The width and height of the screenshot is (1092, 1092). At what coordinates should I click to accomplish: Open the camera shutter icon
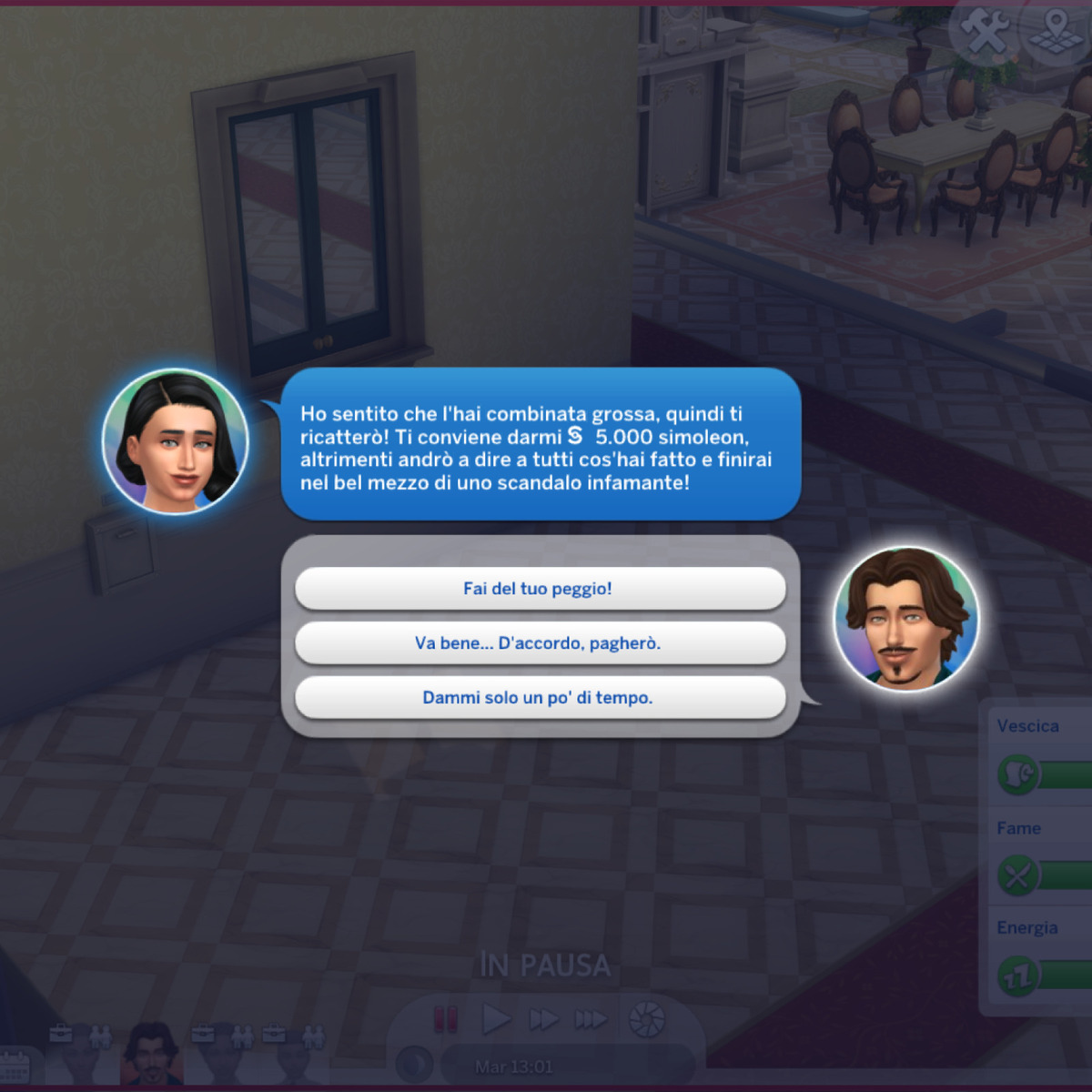(647, 1019)
